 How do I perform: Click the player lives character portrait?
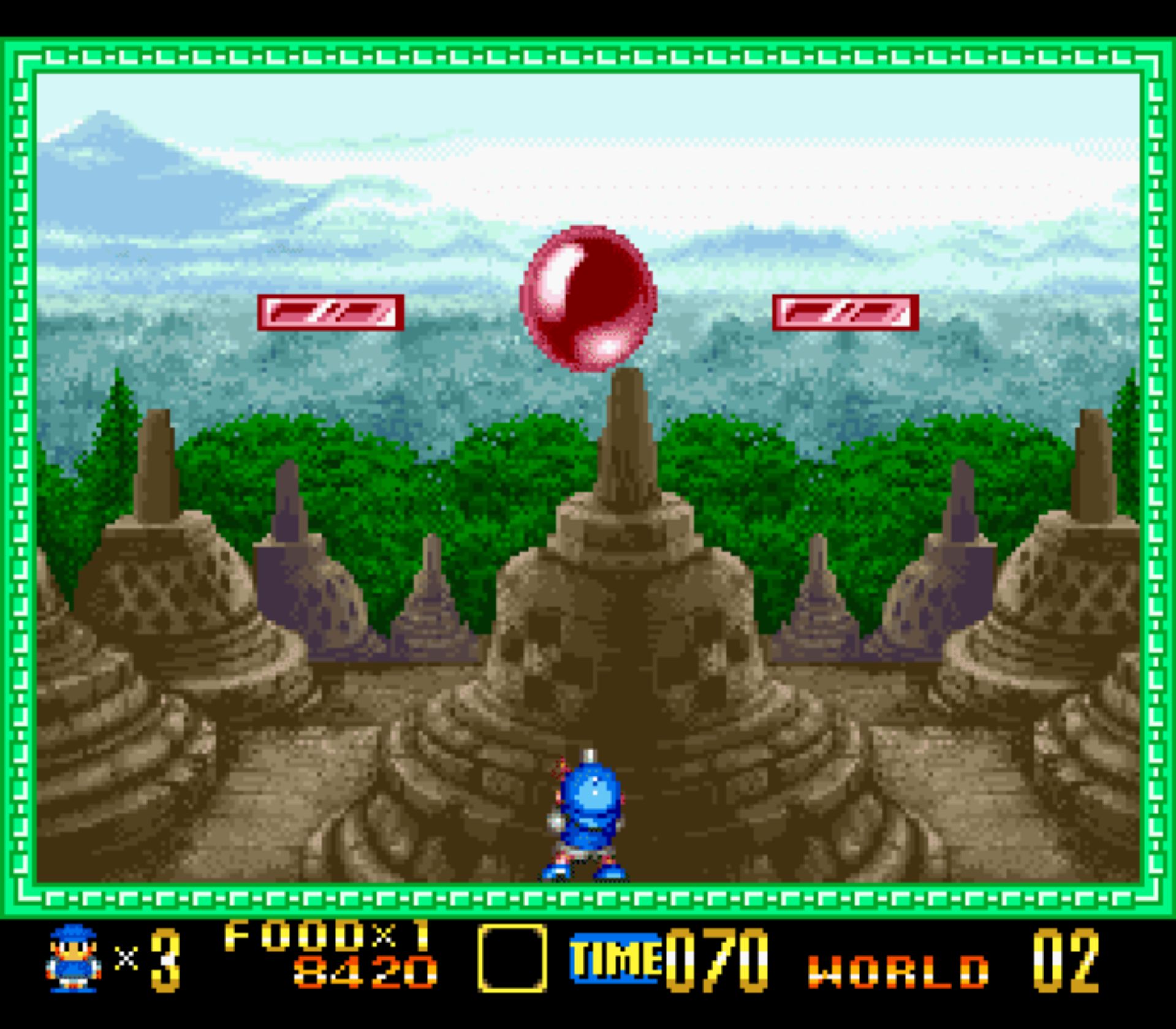pos(73,959)
